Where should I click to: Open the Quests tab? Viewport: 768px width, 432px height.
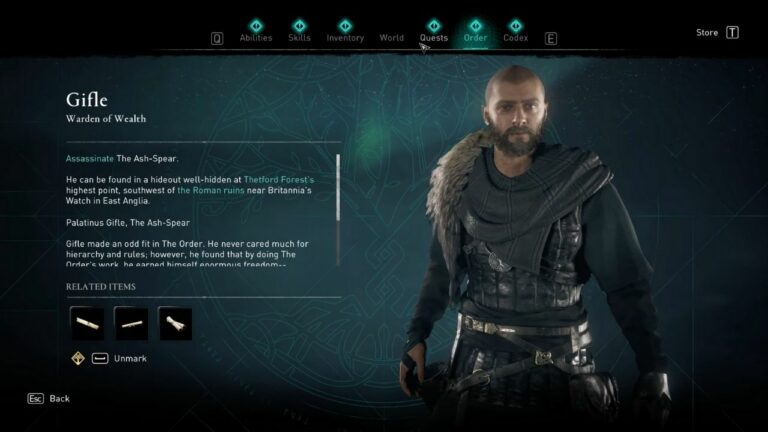(x=434, y=38)
